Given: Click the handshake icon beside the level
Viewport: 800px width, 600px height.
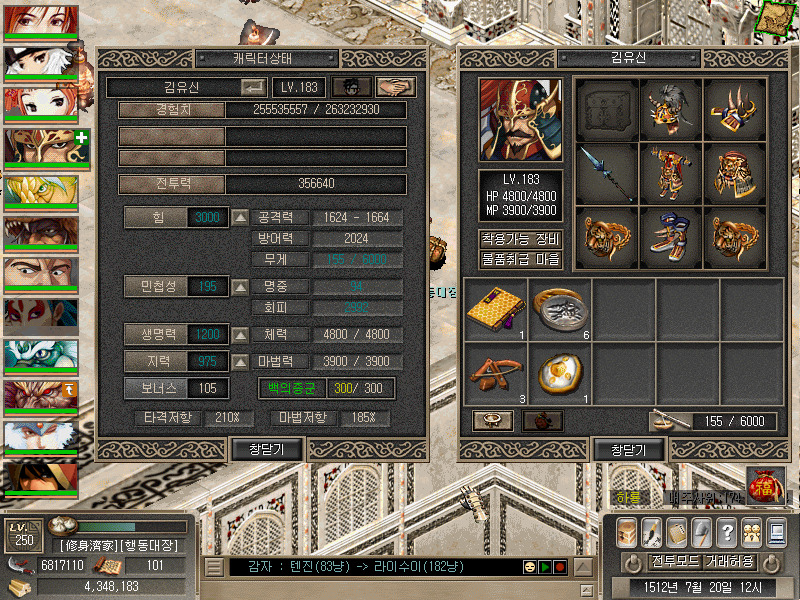Looking at the screenshot, I should [396, 87].
